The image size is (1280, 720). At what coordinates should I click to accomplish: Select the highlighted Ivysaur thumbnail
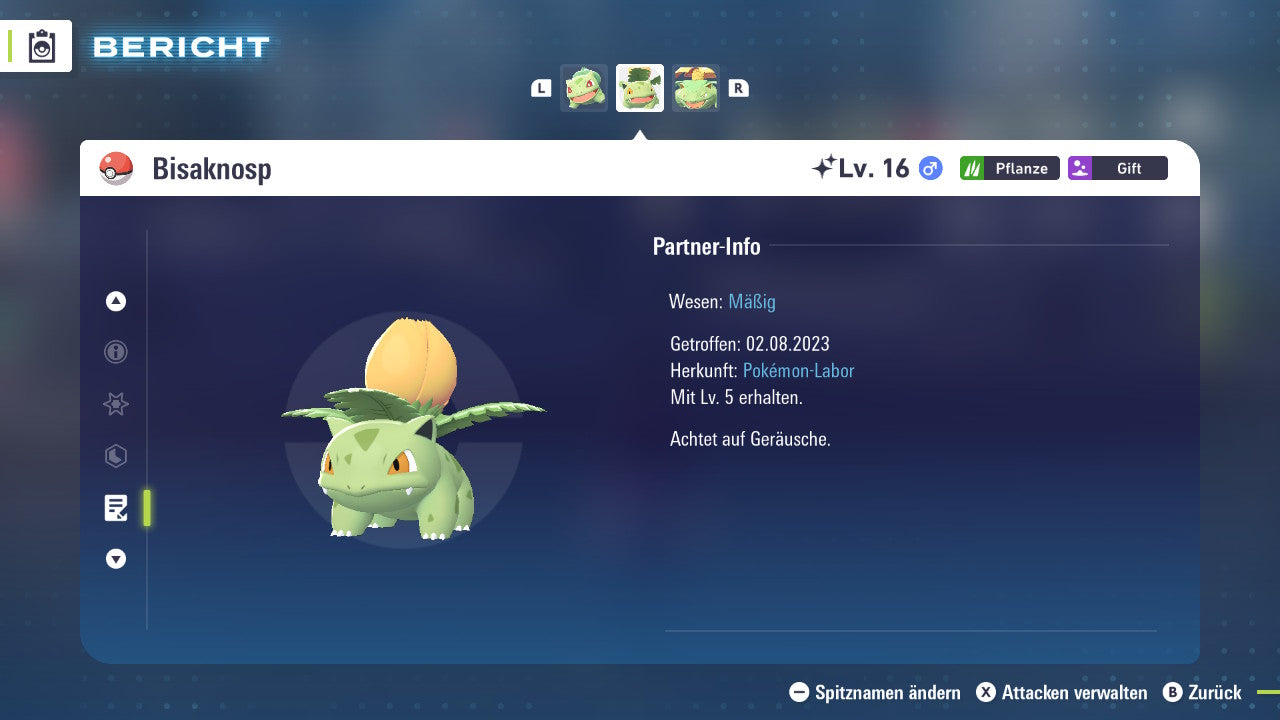pyautogui.click(x=640, y=88)
